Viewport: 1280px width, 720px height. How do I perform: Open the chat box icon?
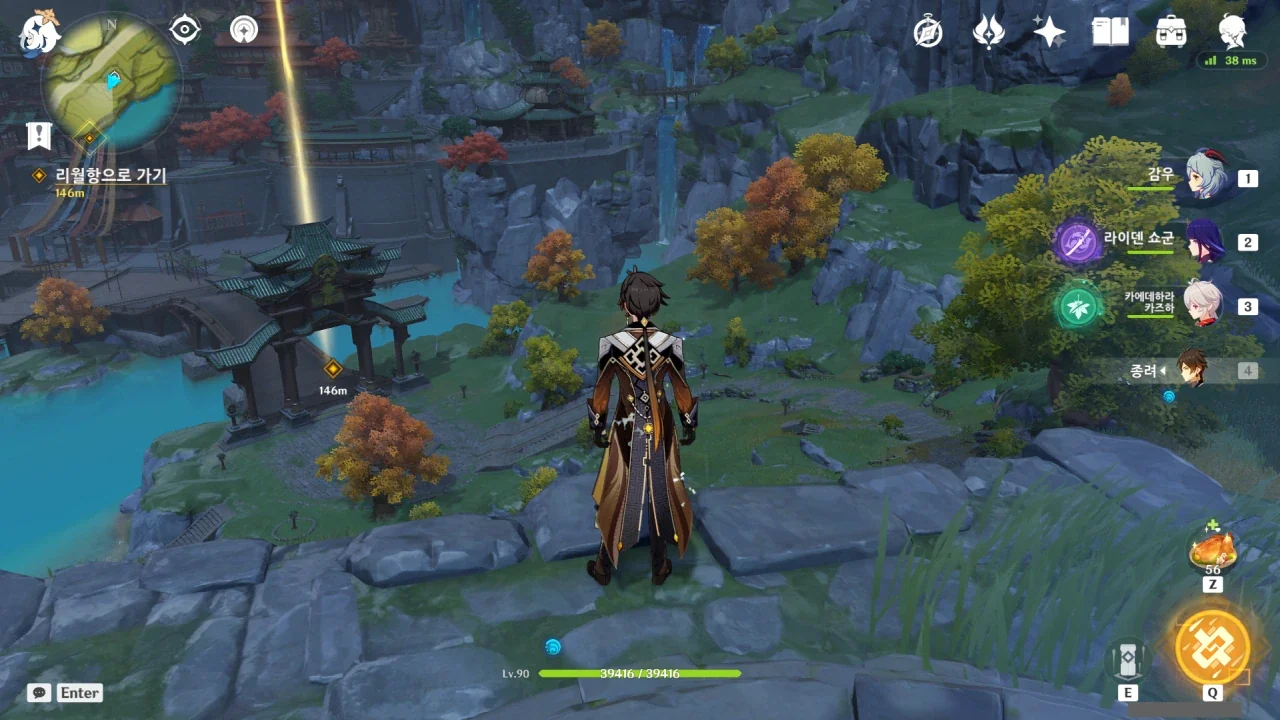click(40, 692)
